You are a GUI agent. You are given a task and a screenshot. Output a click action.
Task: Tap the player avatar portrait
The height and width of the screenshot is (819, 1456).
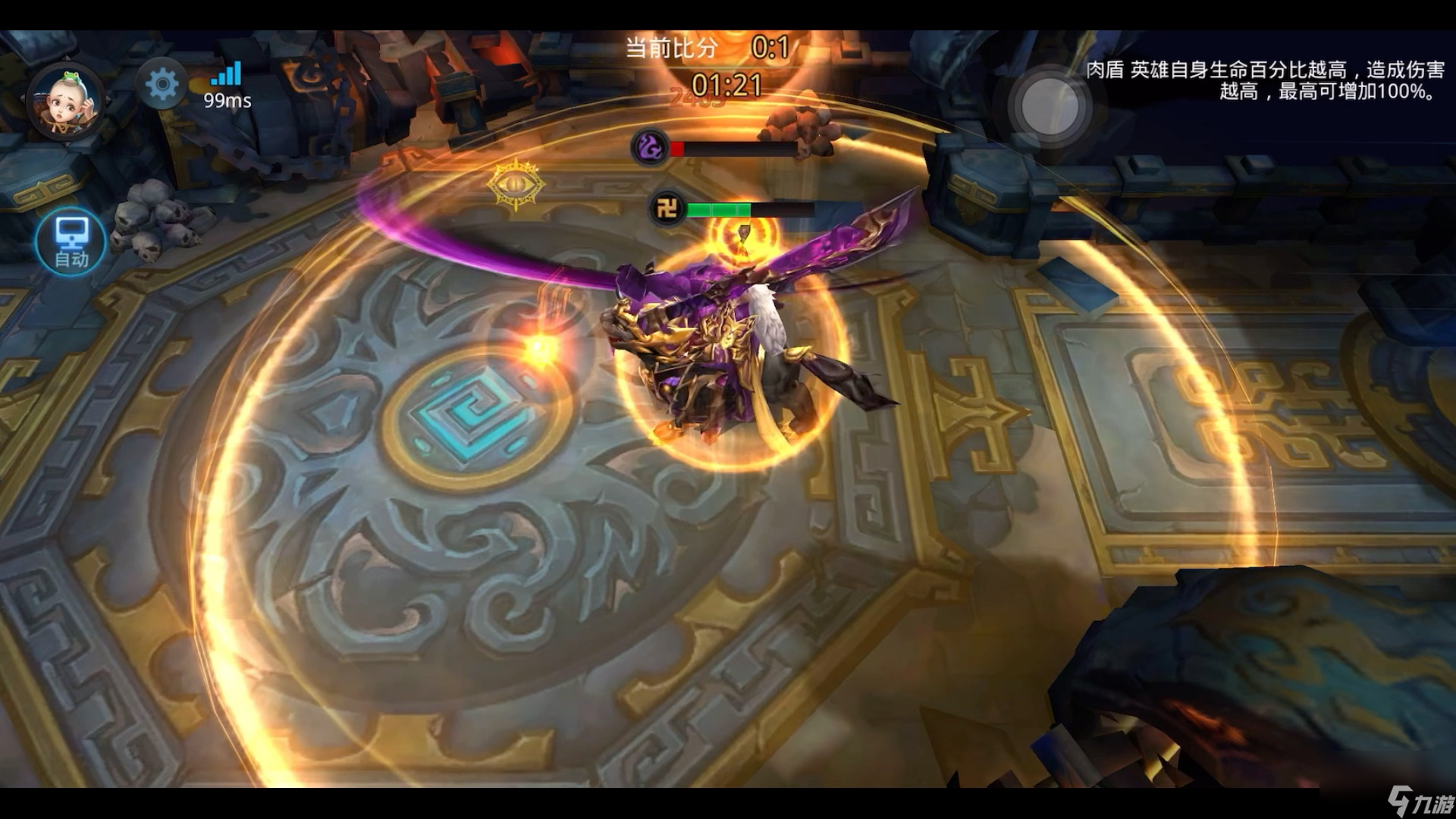click(x=66, y=102)
